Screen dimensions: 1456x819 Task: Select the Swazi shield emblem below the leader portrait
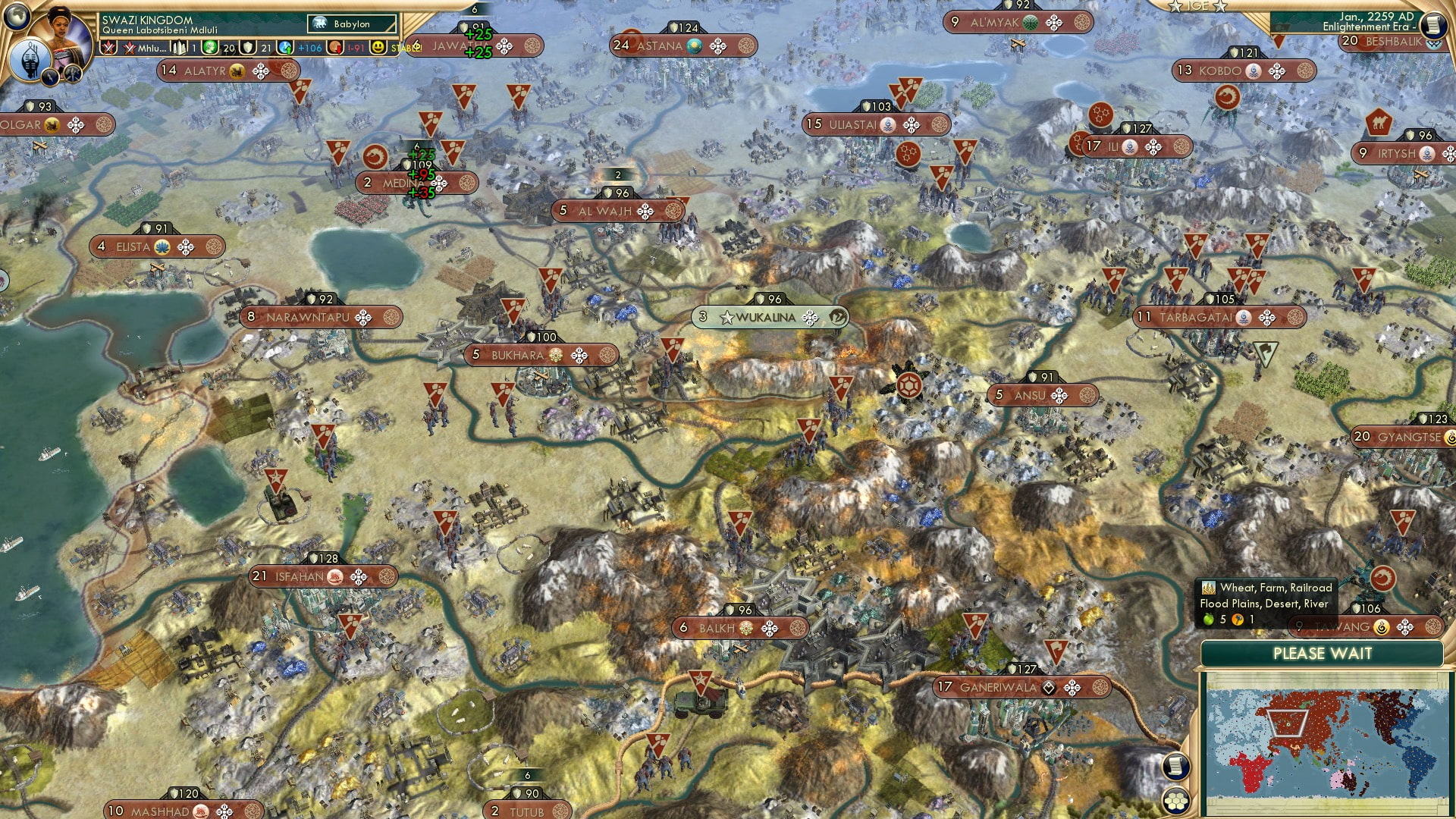point(30,59)
